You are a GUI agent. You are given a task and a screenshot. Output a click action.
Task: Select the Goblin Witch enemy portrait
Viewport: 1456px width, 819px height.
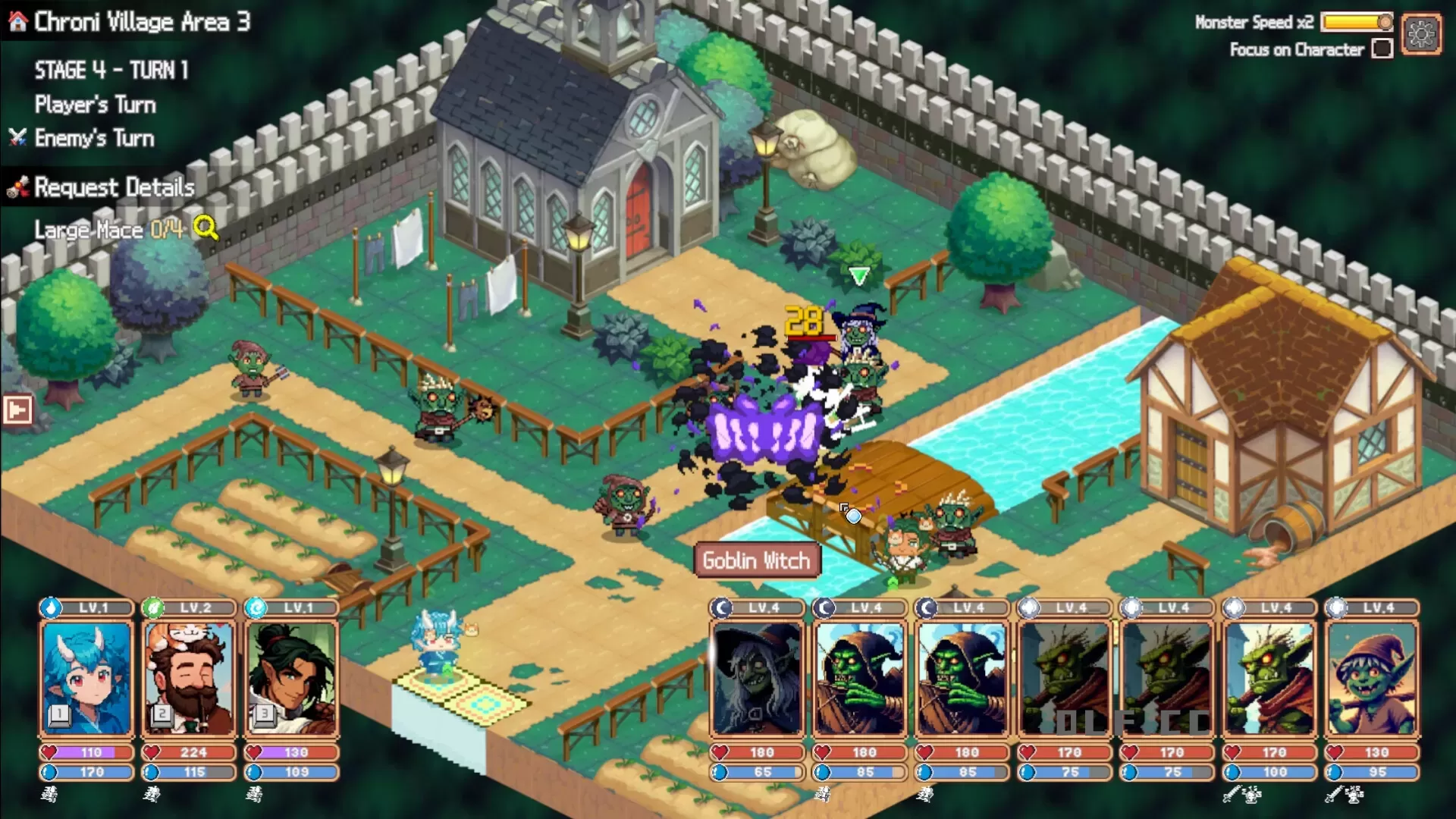coord(757,678)
